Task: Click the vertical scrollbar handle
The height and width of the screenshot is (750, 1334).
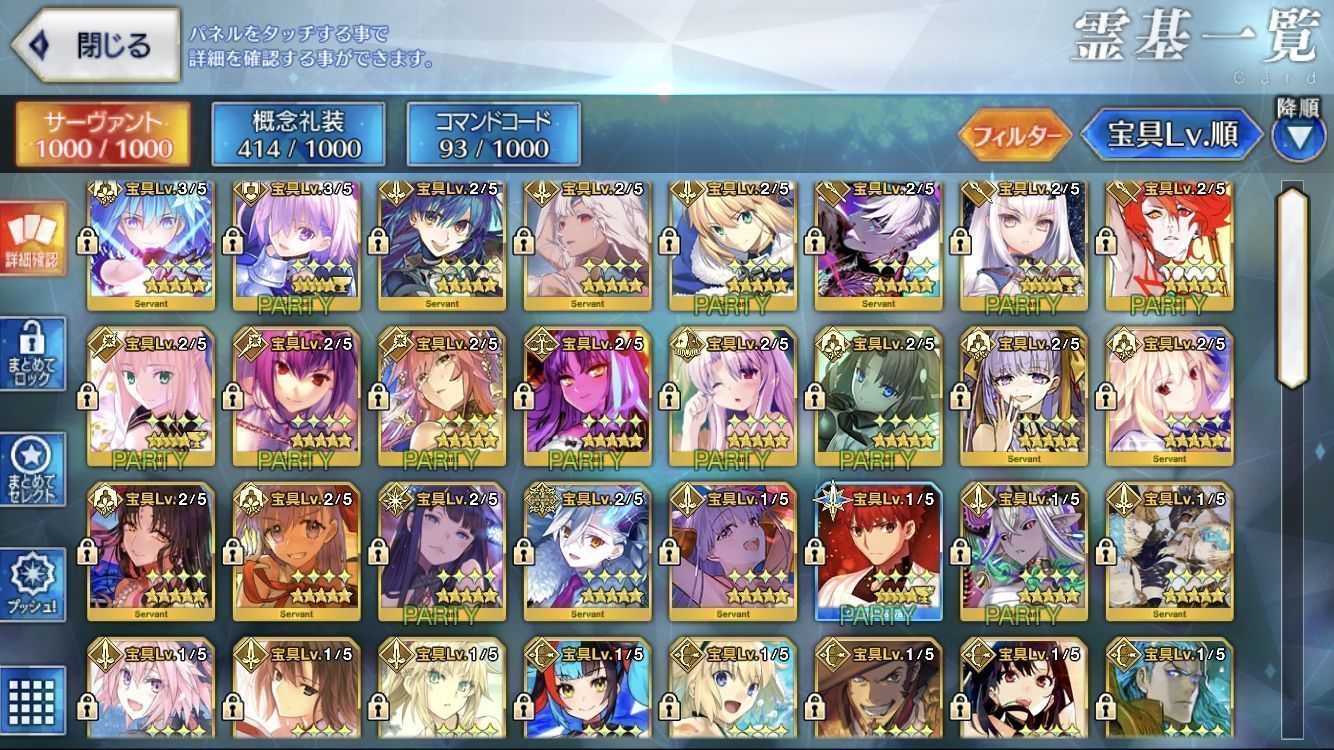Action: (x=1292, y=287)
